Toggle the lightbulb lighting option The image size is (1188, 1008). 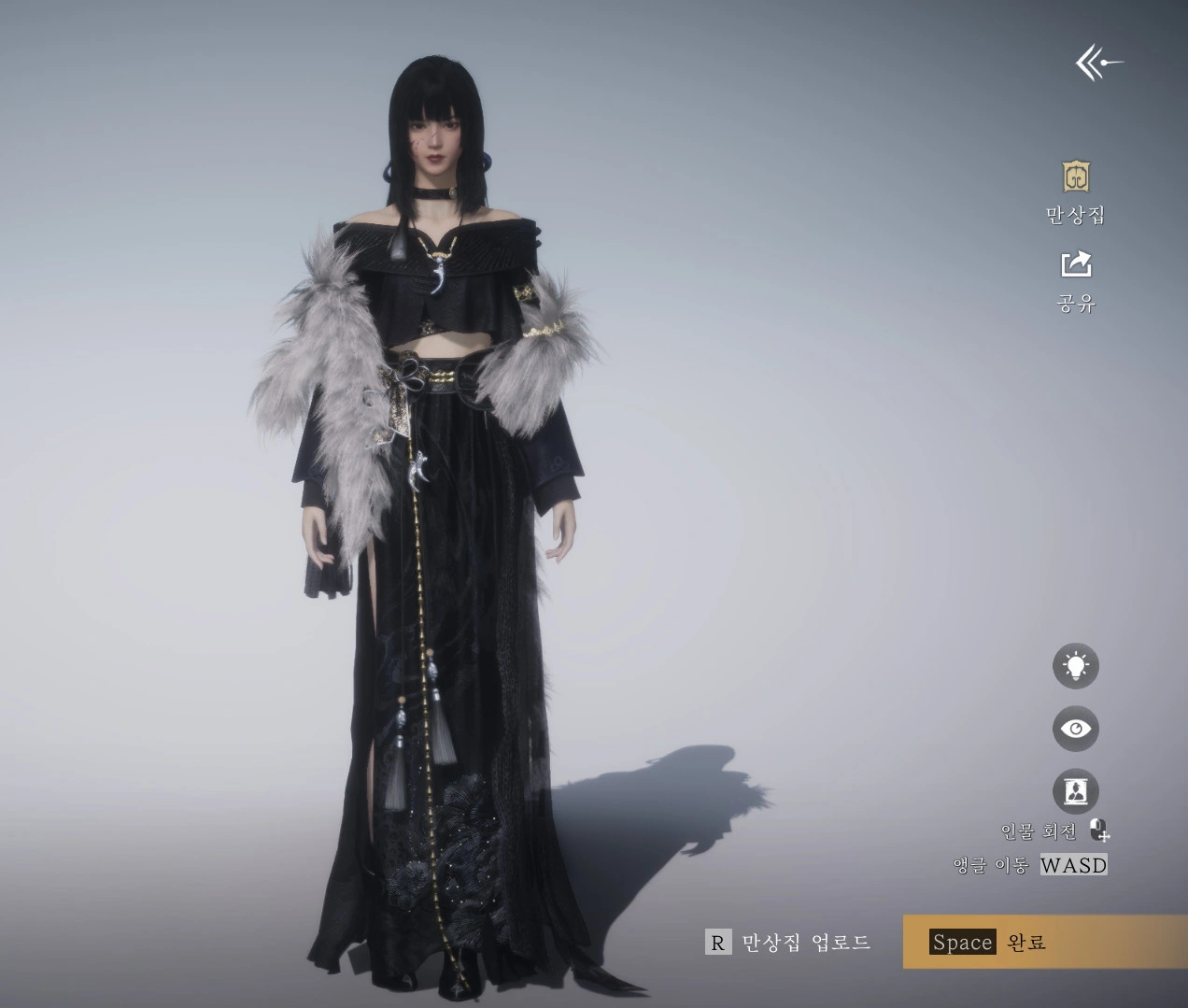(x=1076, y=666)
